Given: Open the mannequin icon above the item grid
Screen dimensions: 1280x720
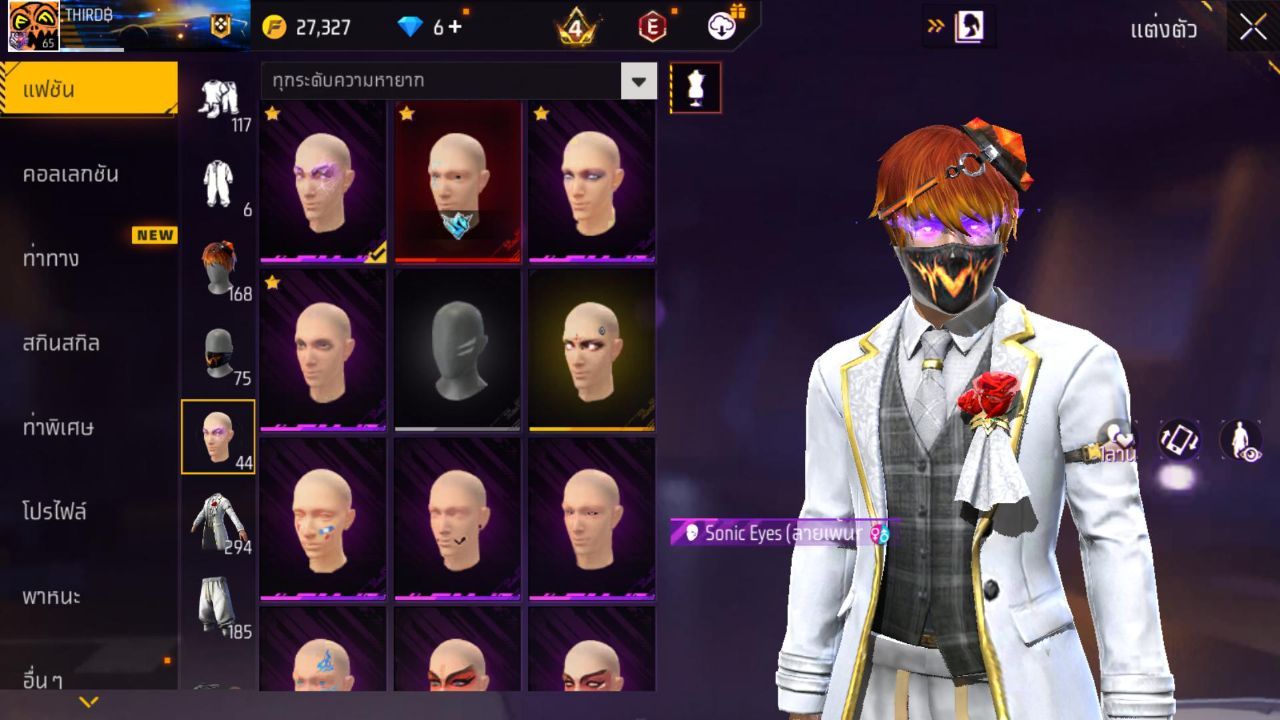Looking at the screenshot, I should click(x=695, y=87).
